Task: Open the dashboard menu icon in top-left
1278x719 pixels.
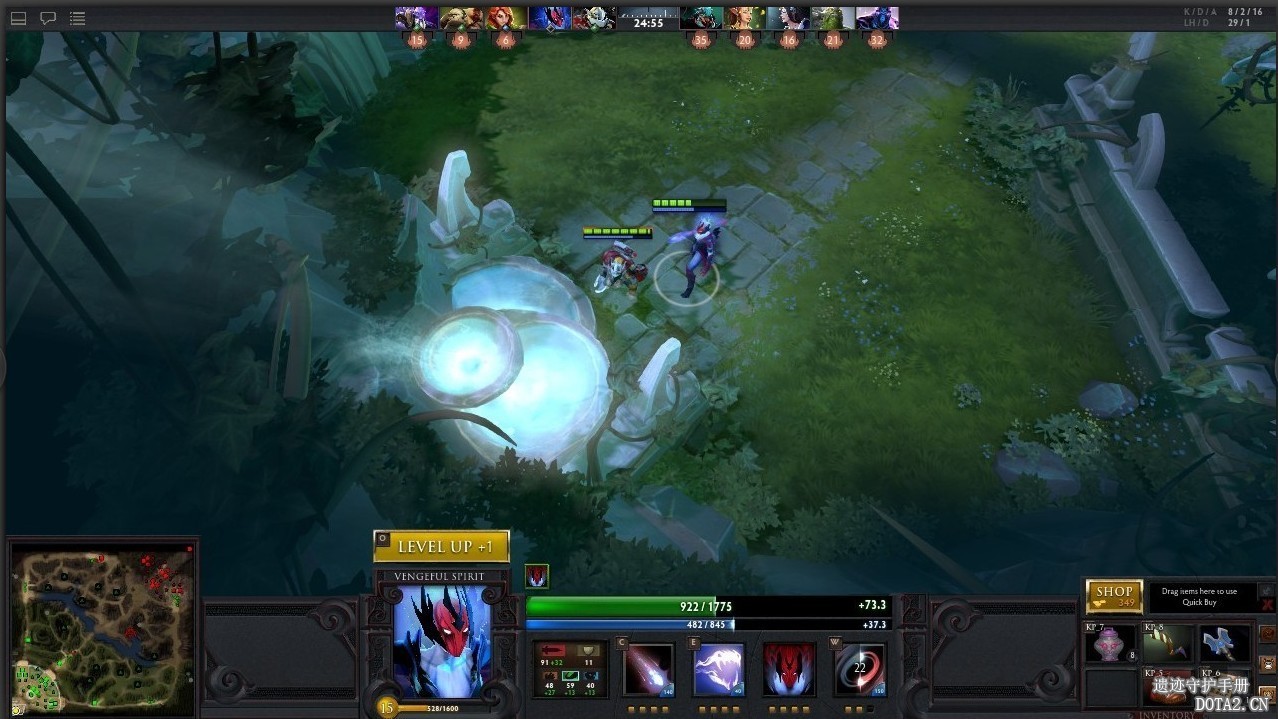Action: [18, 18]
